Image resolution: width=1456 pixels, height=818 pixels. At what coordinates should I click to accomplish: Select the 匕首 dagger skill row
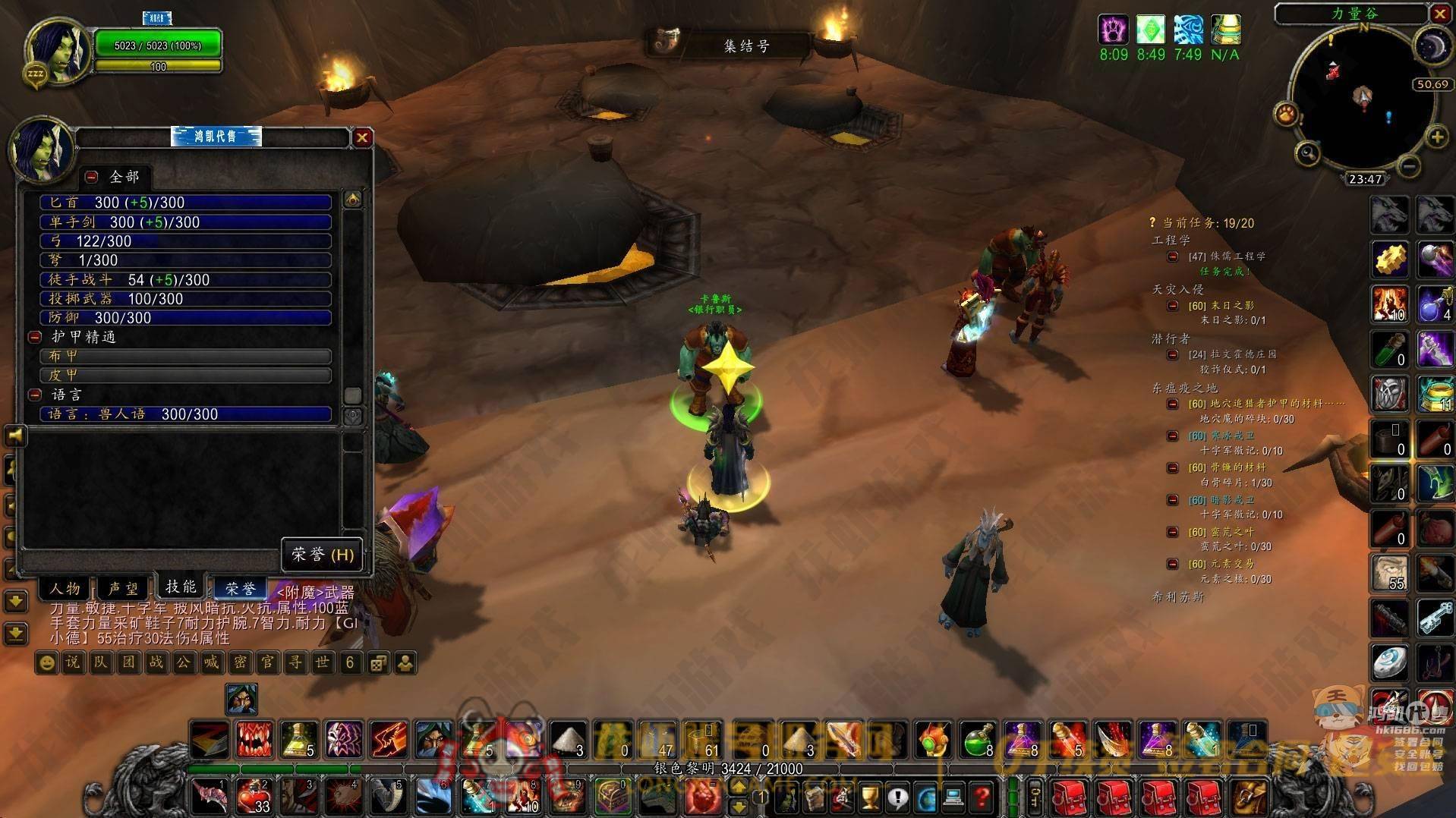tap(186, 203)
